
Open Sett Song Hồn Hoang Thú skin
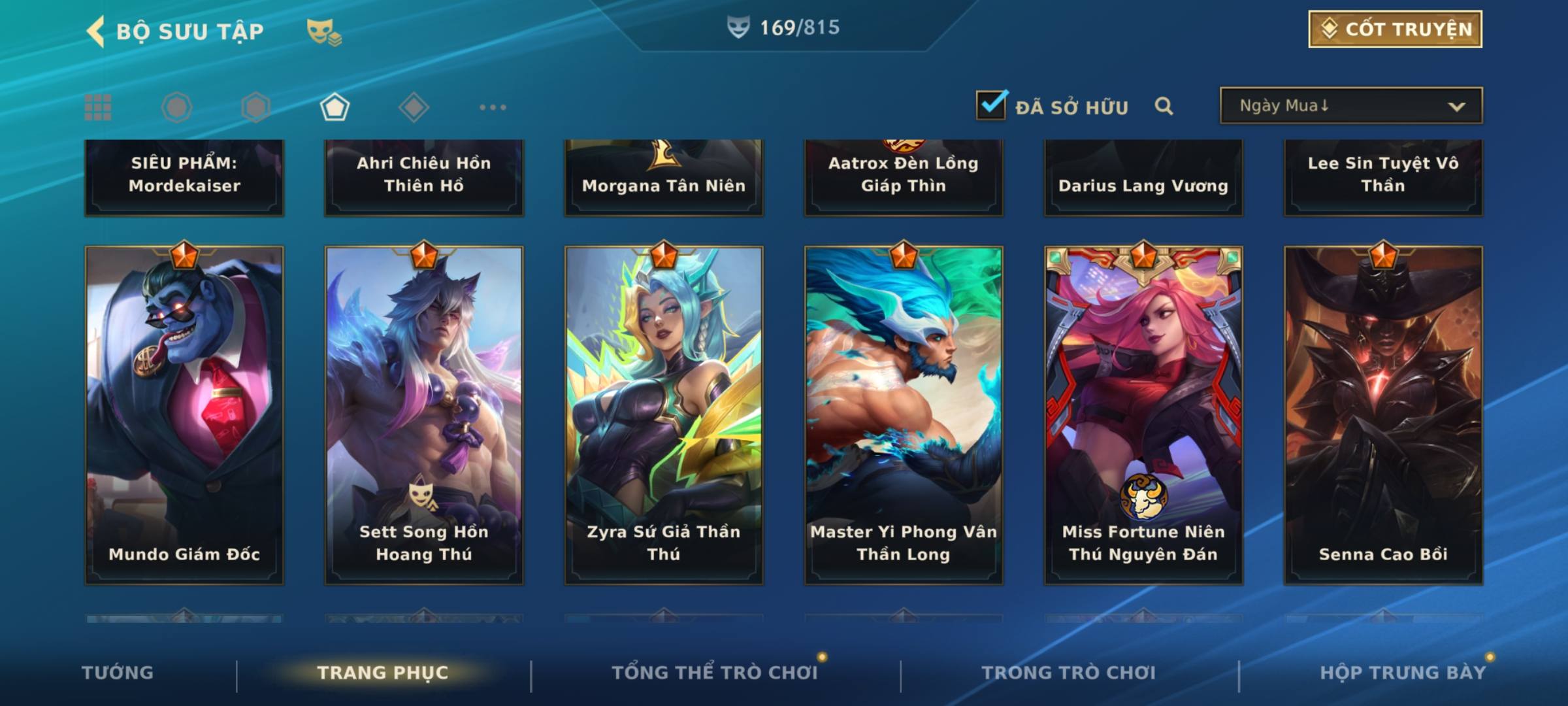[x=424, y=414]
